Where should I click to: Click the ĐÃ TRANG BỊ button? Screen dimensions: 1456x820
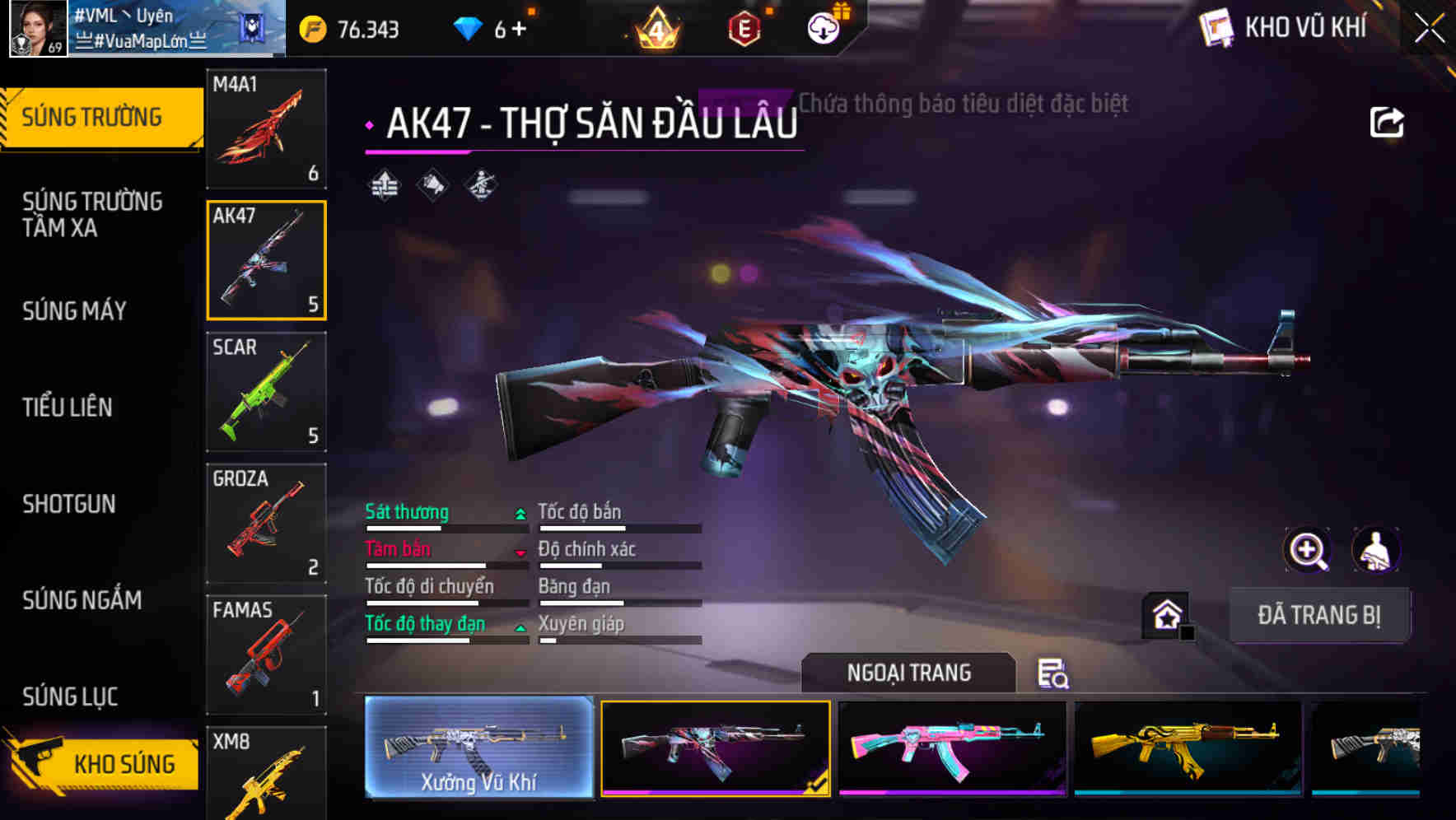click(x=1319, y=615)
